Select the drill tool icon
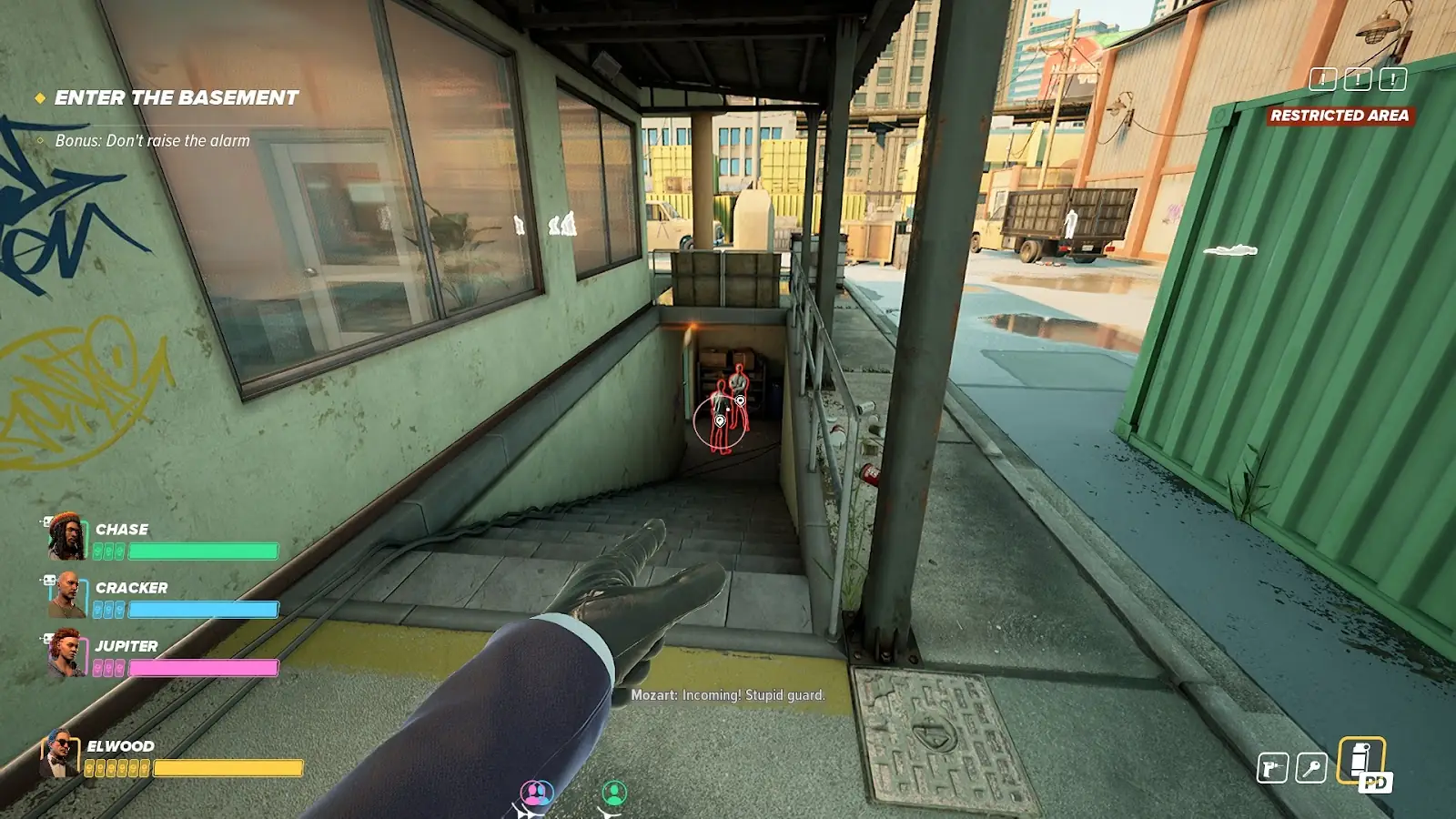This screenshot has width=1456, height=819. click(1272, 768)
